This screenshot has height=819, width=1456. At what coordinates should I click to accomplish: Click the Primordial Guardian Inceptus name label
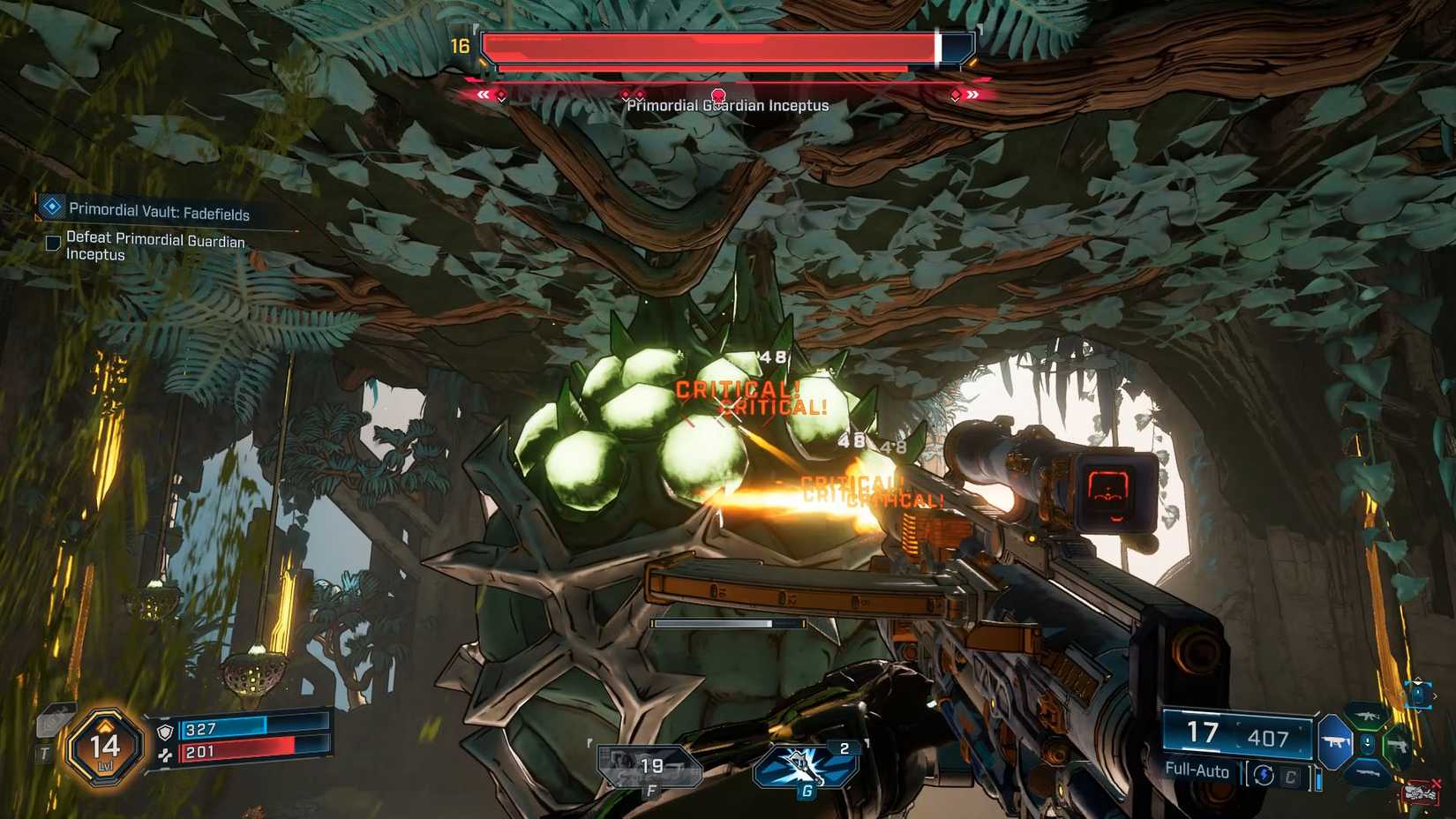pyautogui.click(x=725, y=105)
